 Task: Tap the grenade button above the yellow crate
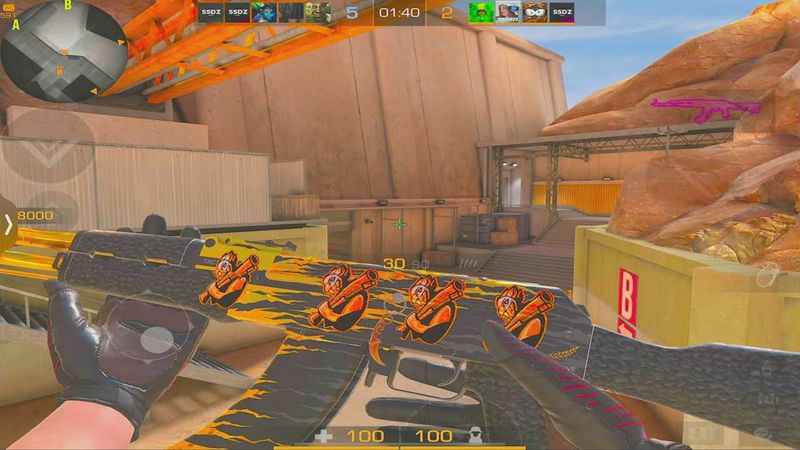click(770, 276)
